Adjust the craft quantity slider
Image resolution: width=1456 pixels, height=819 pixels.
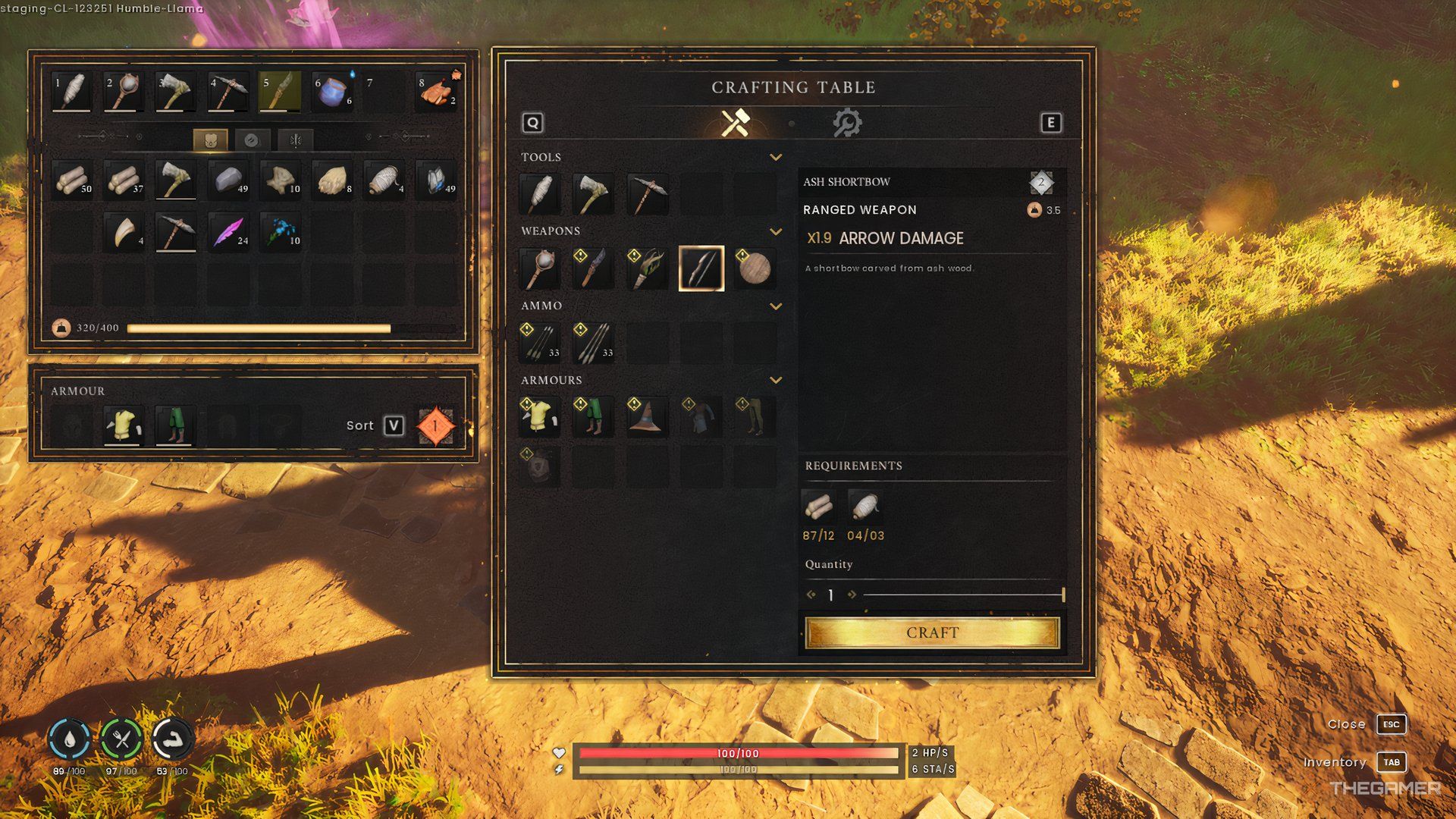point(1062,595)
